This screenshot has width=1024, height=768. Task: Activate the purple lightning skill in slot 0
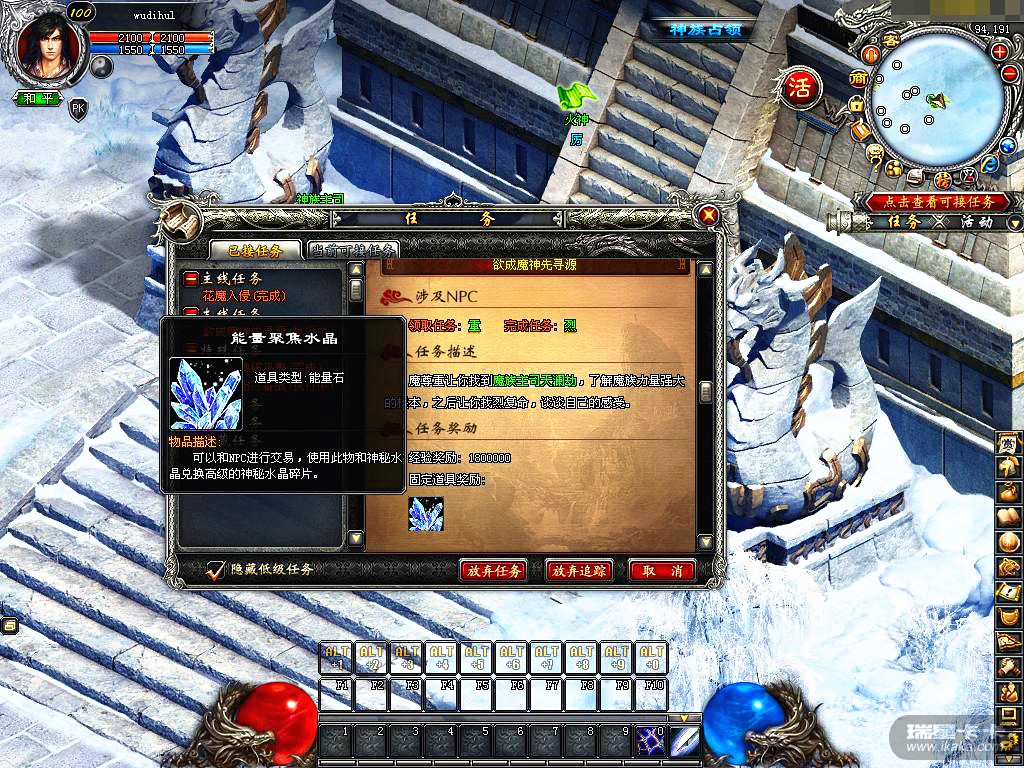(x=651, y=741)
